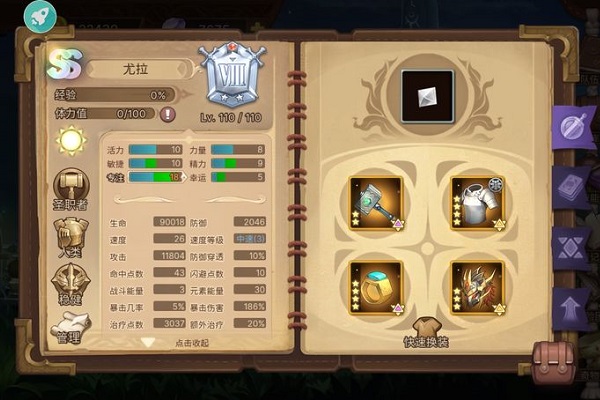Click the VIII shield rank badge

[231, 74]
